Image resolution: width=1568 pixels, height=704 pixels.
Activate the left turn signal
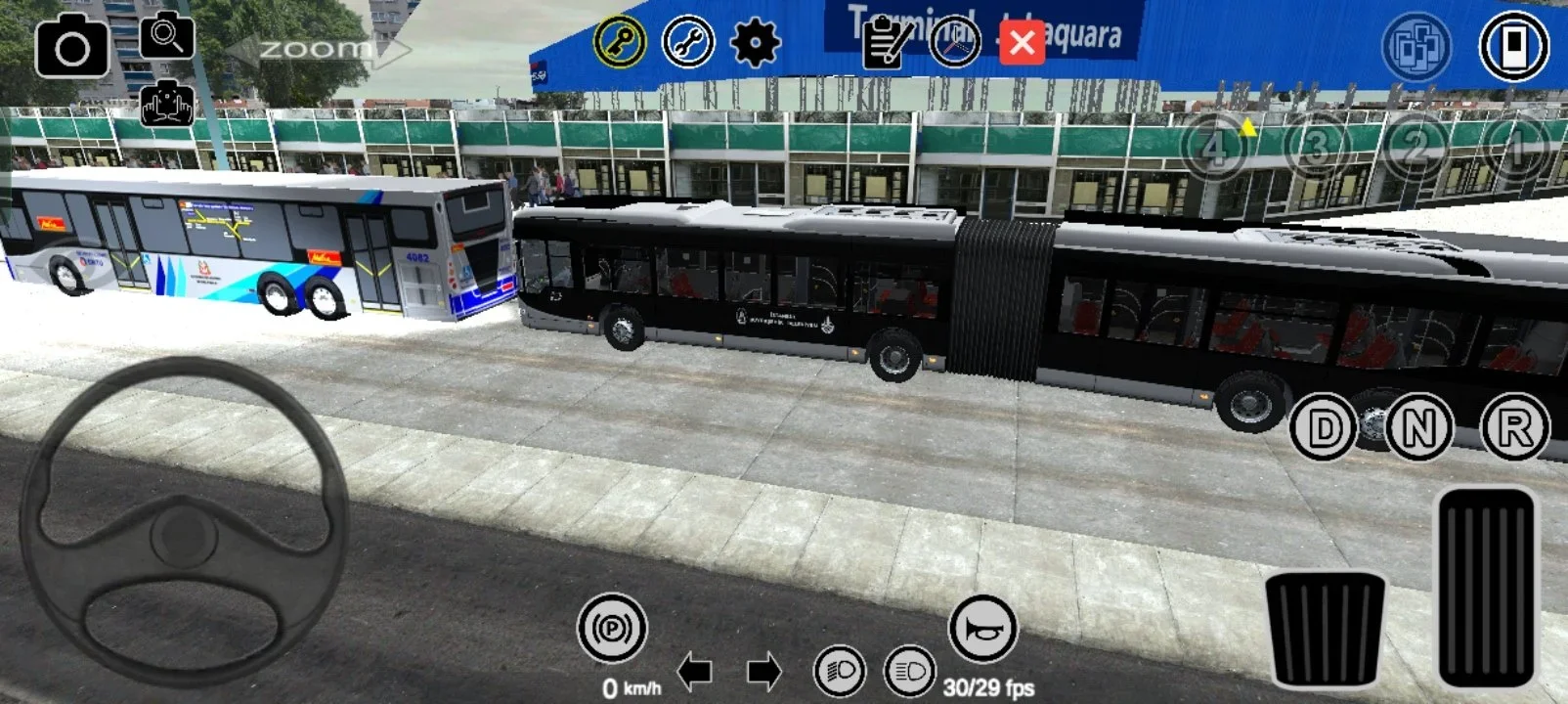[x=696, y=672]
